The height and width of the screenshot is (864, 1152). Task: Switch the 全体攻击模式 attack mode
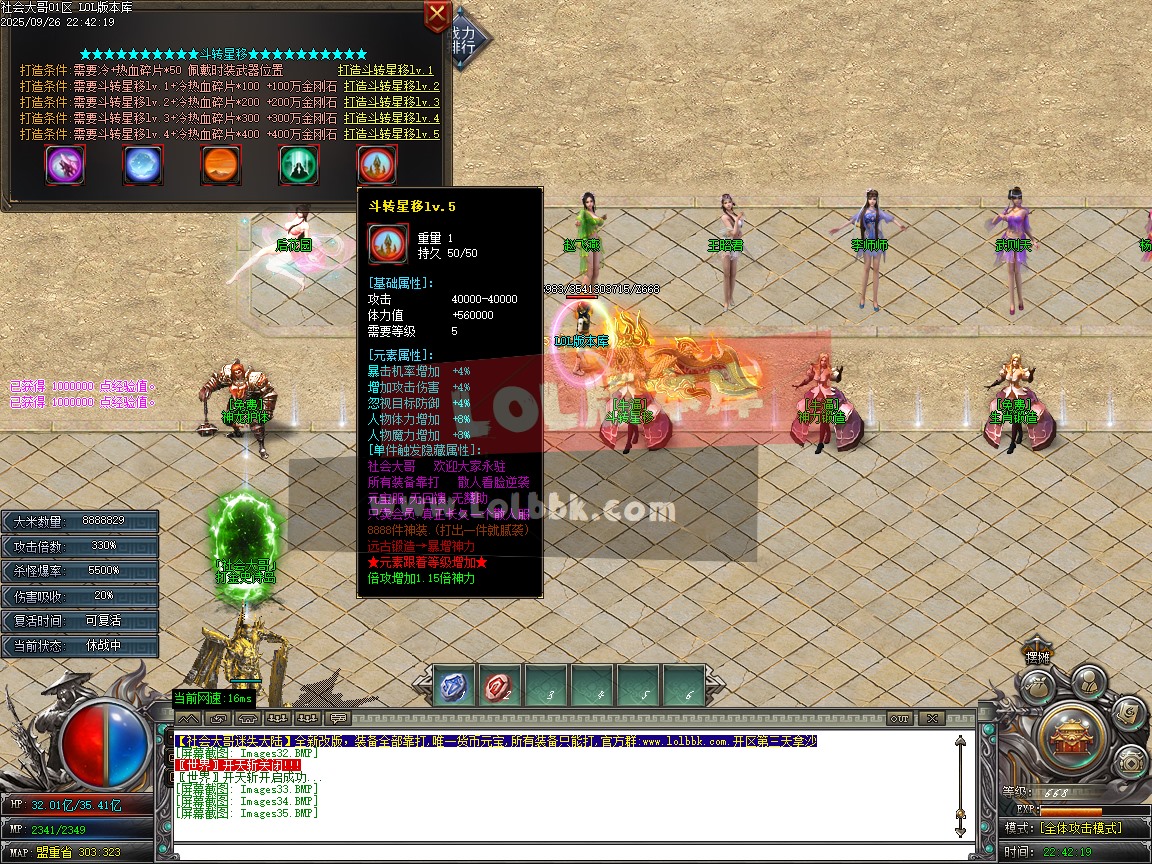[x=1080, y=828]
